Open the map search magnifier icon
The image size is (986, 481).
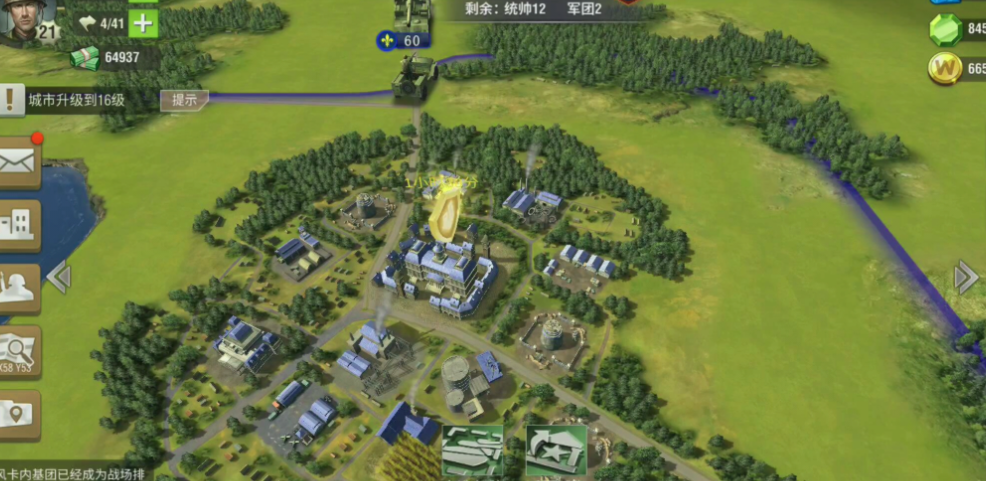pyautogui.click(x=18, y=351)
